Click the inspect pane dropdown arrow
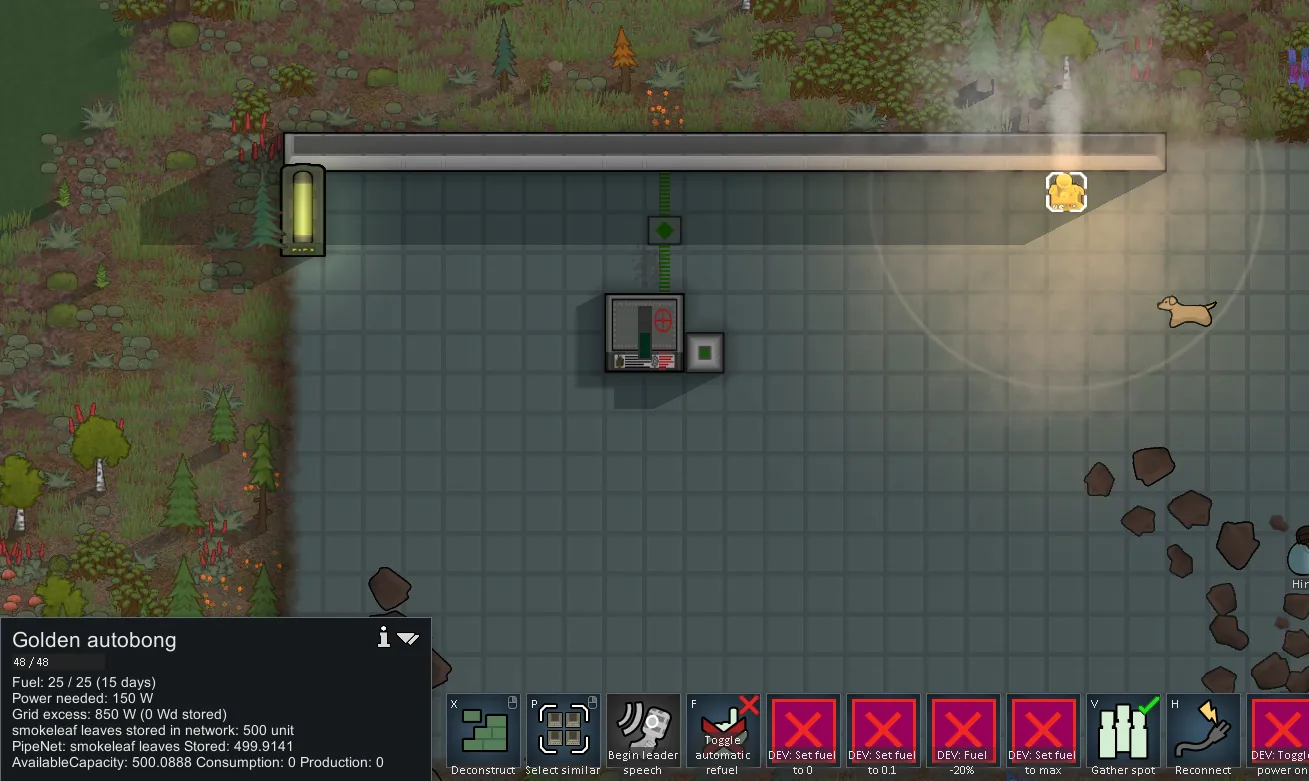Screen dimensions: 1309x781 [408, 638]
